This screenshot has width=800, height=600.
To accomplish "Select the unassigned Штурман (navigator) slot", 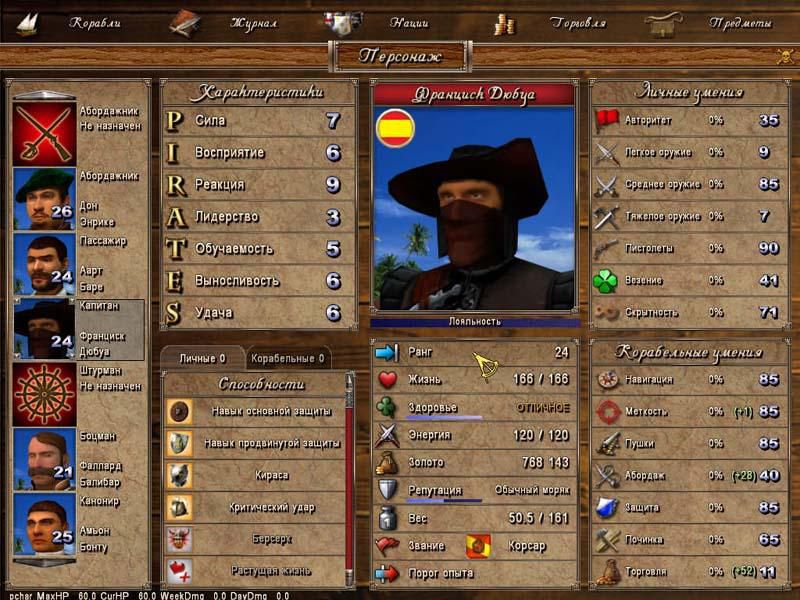I will click(44, 393).
